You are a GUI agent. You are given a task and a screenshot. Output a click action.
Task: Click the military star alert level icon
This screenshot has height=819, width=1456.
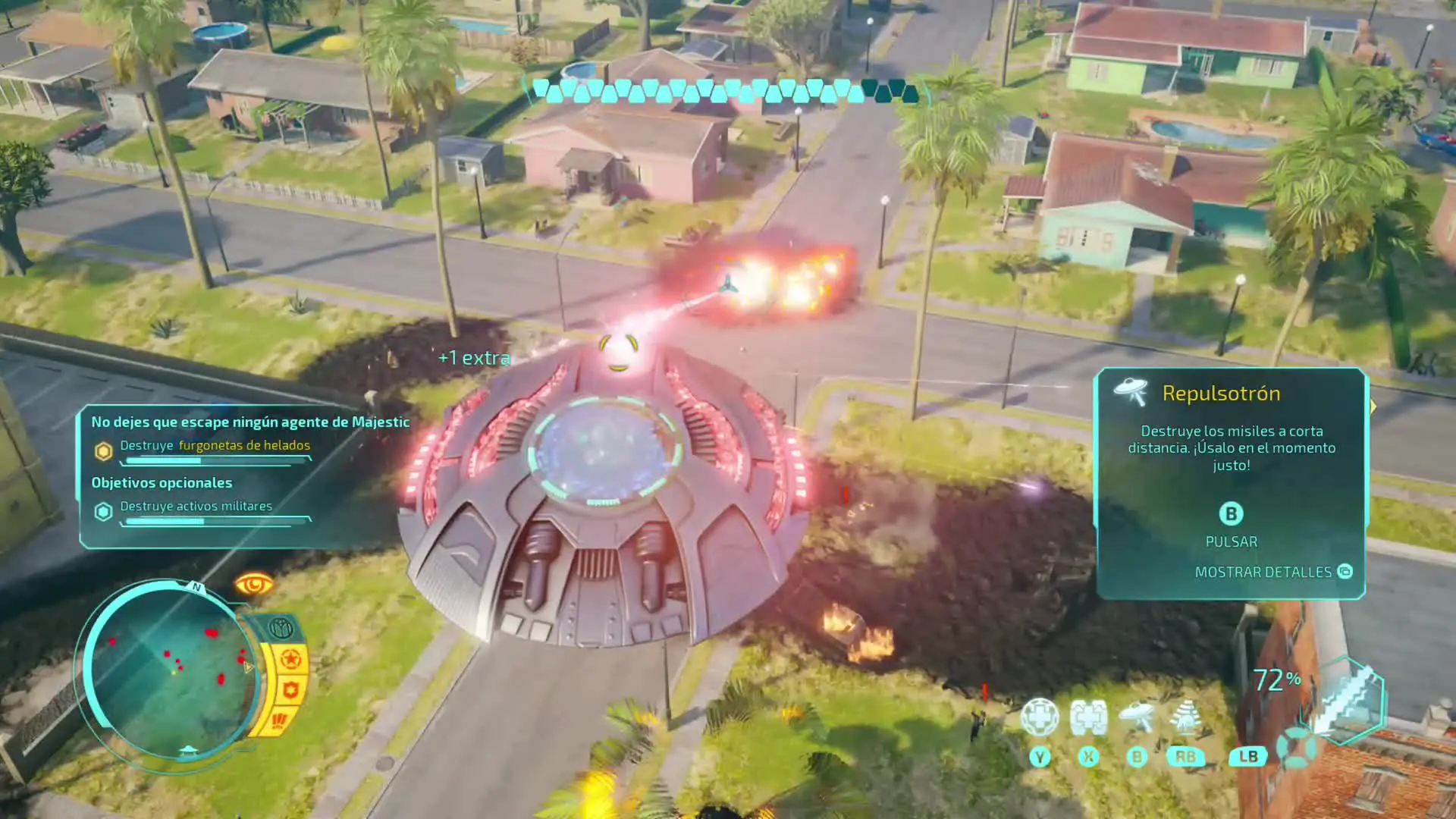tap(290, 660)
